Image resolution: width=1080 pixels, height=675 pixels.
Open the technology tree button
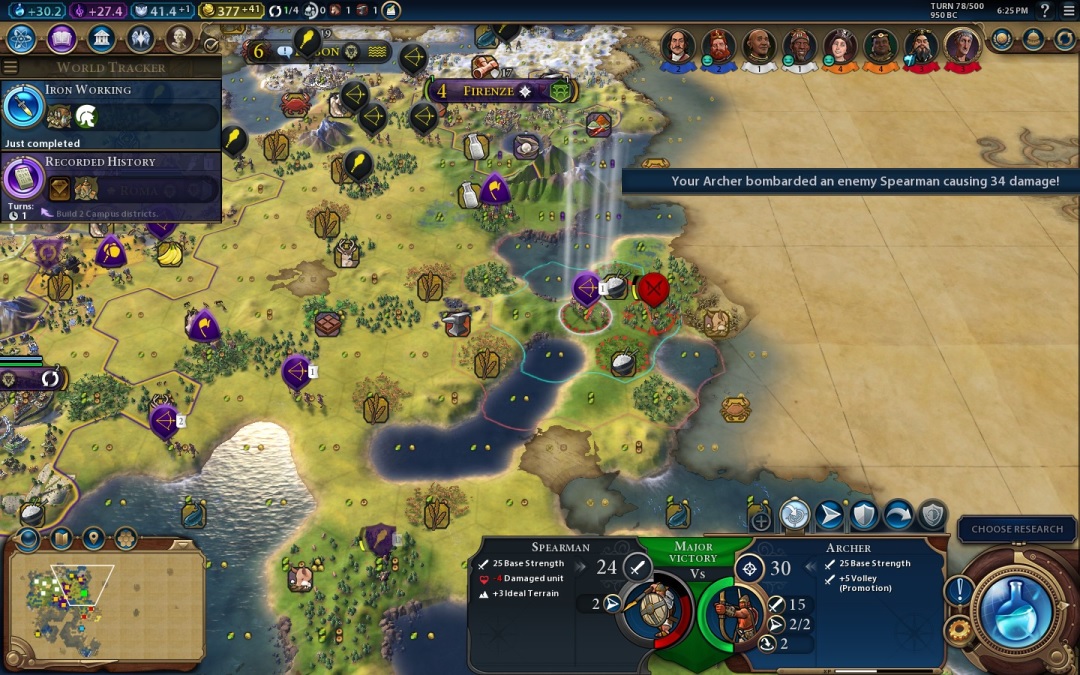pos(22,38)
